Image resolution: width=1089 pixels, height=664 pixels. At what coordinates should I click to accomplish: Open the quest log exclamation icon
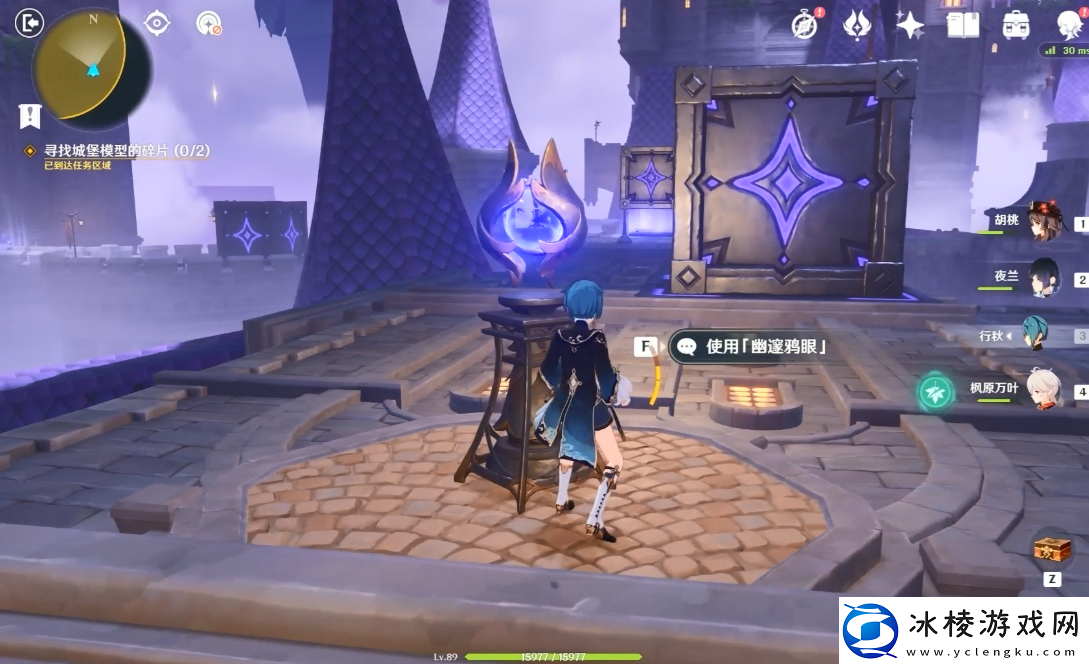[x=29, y=115]
